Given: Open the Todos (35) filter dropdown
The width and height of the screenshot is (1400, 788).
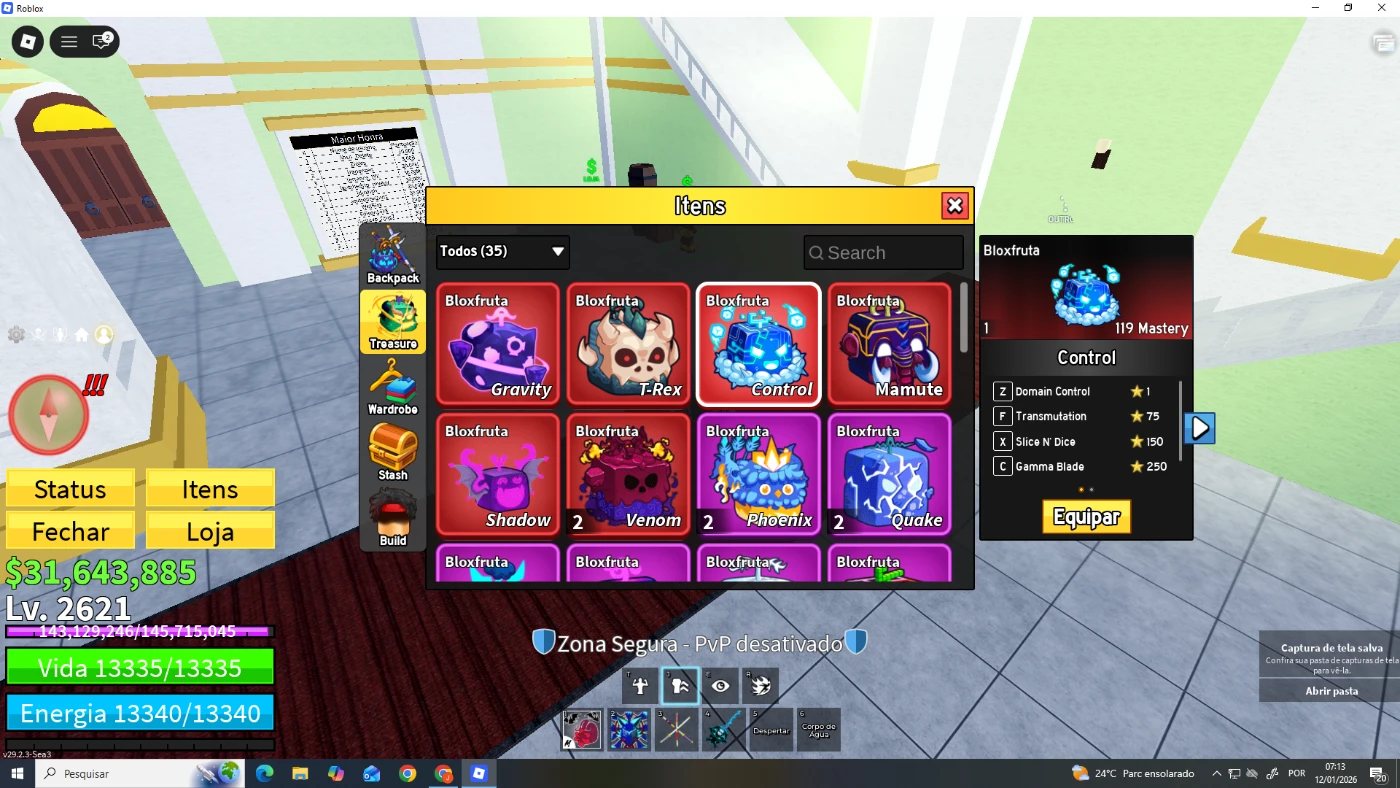Looking at the screenshot, I should [x=502, y=252].
